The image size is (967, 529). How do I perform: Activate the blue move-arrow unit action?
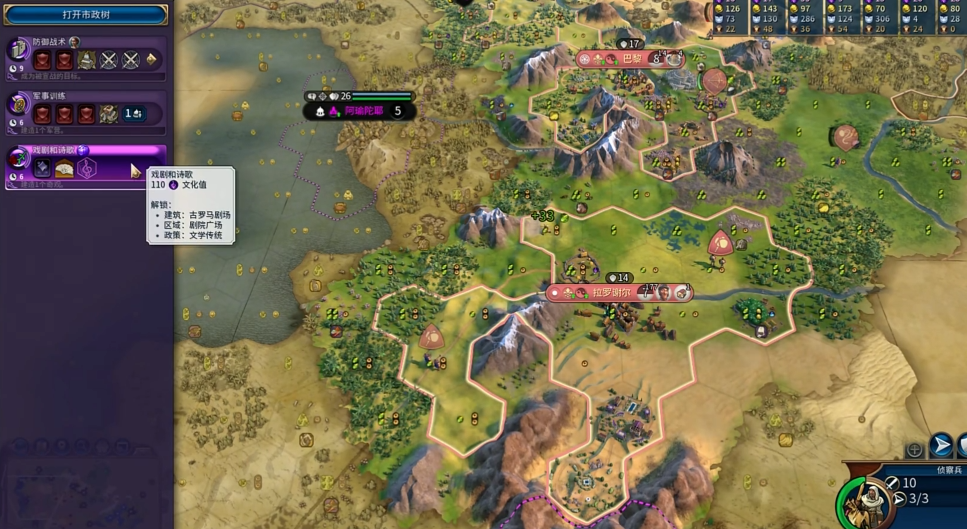(941, 446)
